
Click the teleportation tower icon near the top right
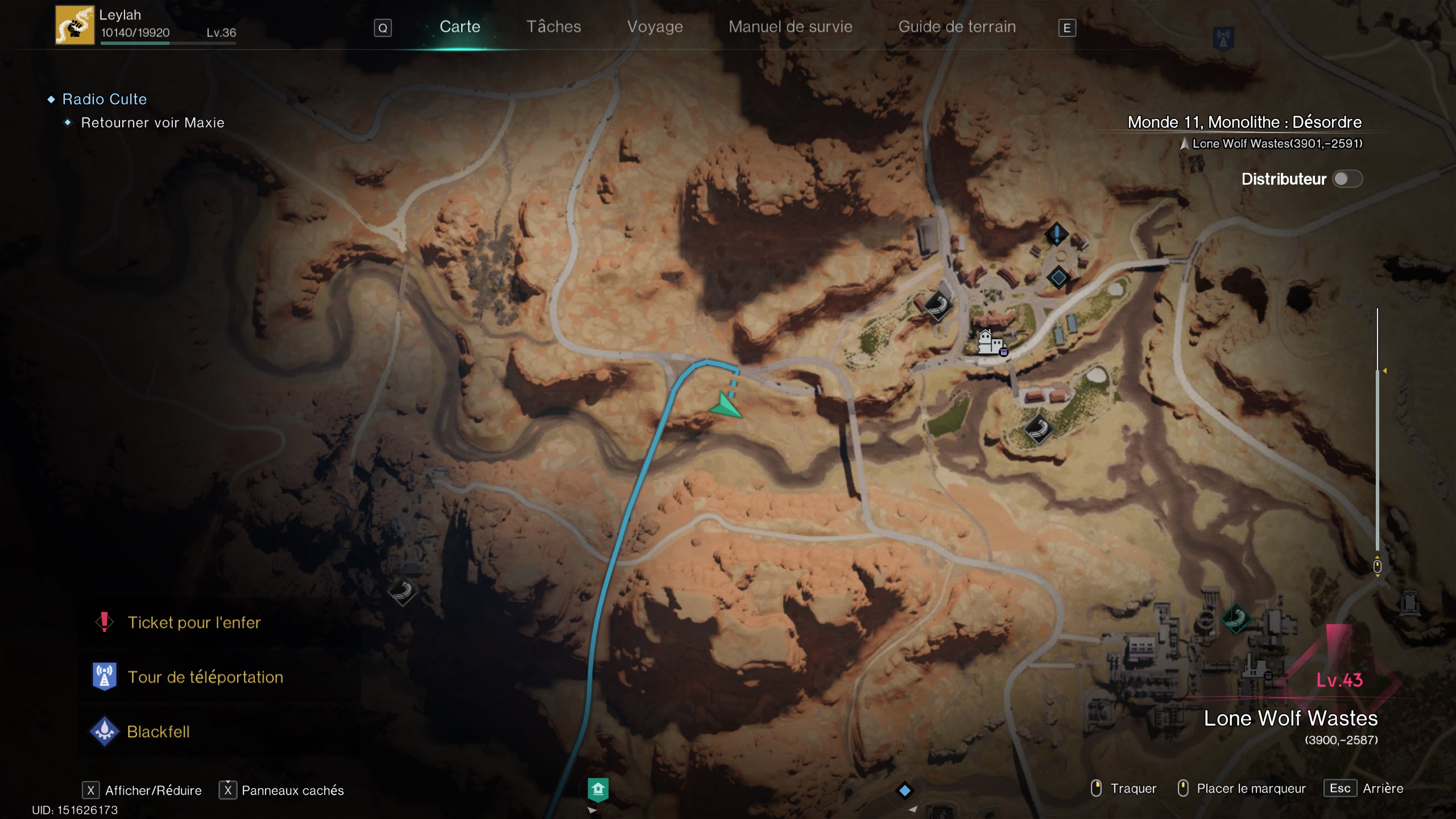point(1223,39)
